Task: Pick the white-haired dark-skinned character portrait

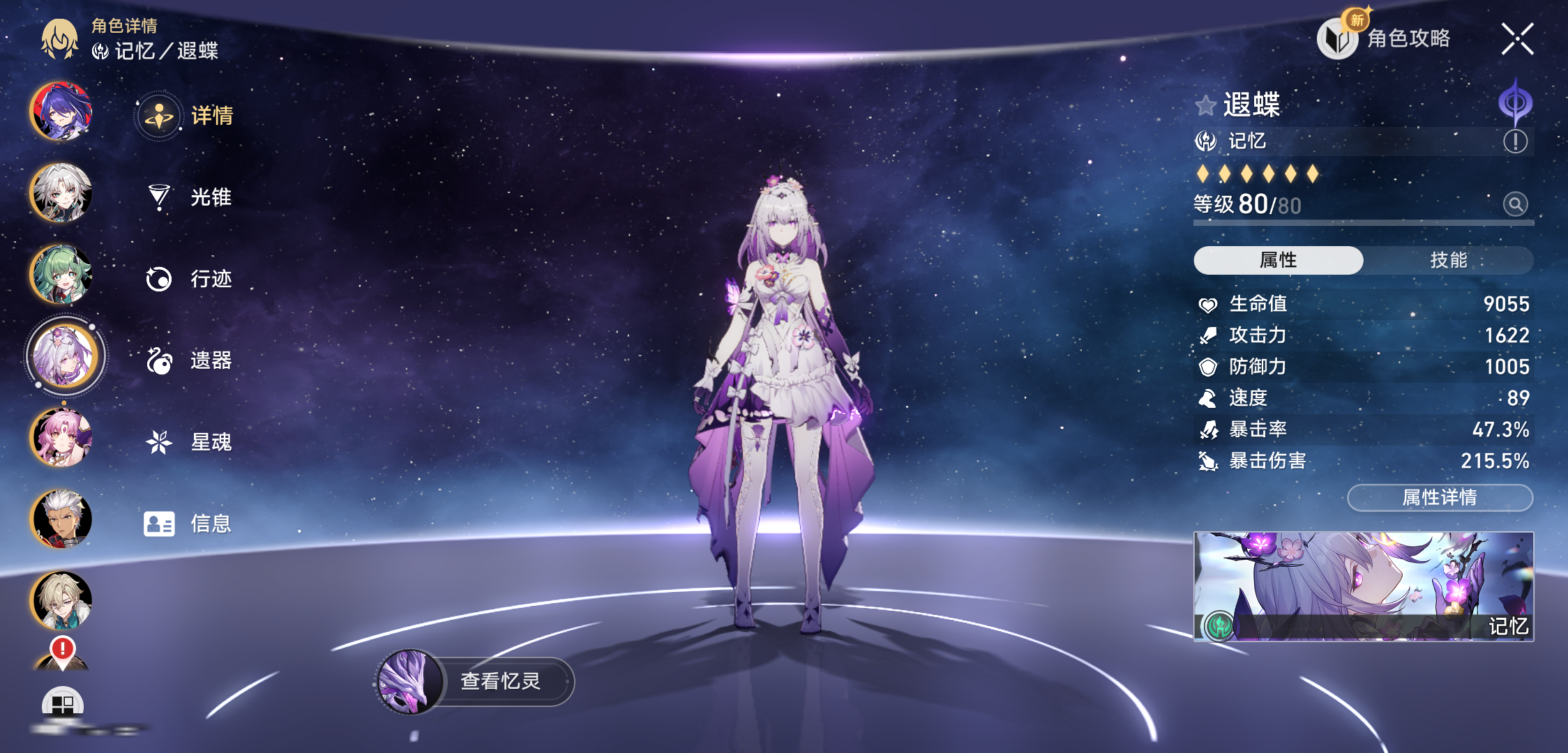Action: click(x=61, y=519)
